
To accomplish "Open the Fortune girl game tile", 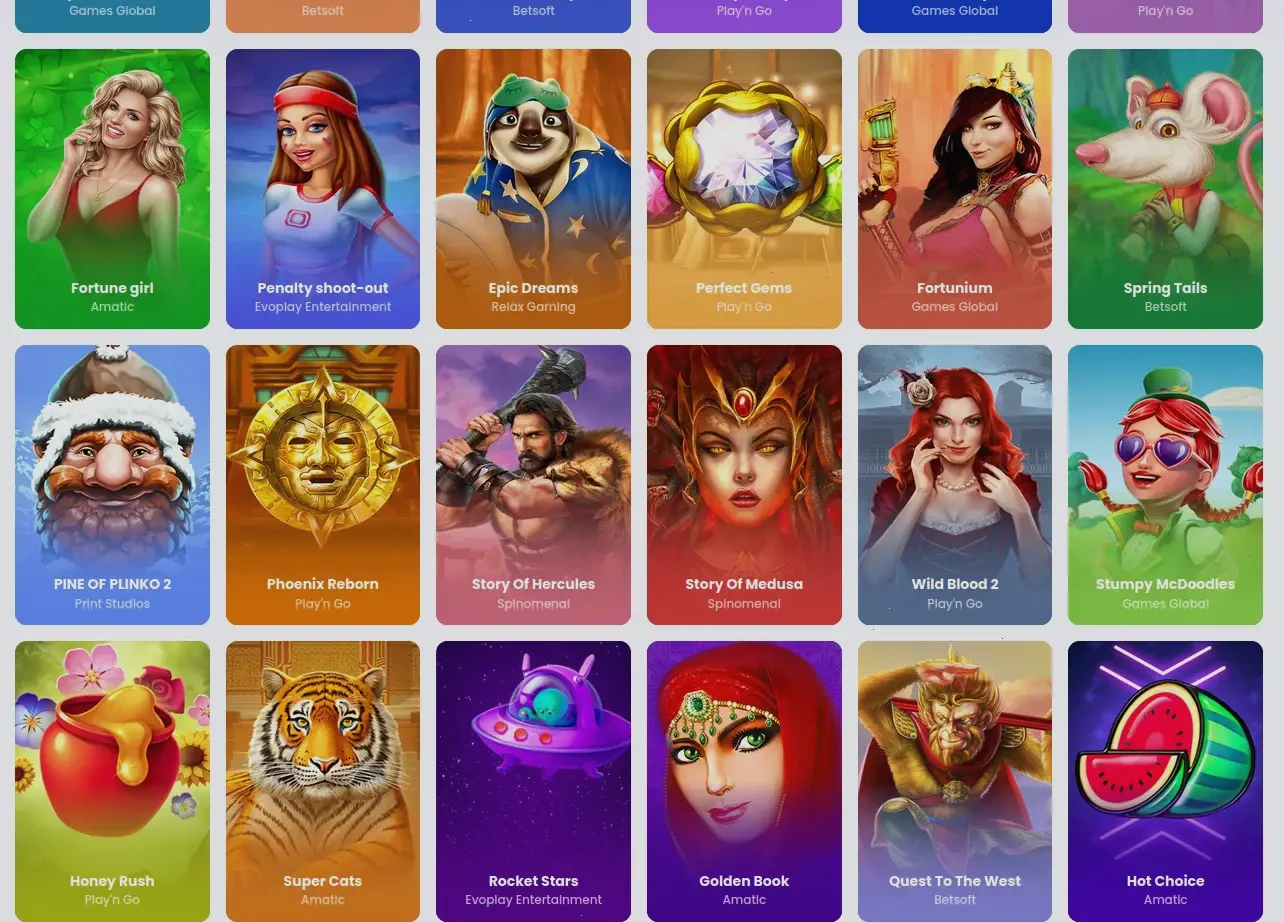I will [112, 189].
